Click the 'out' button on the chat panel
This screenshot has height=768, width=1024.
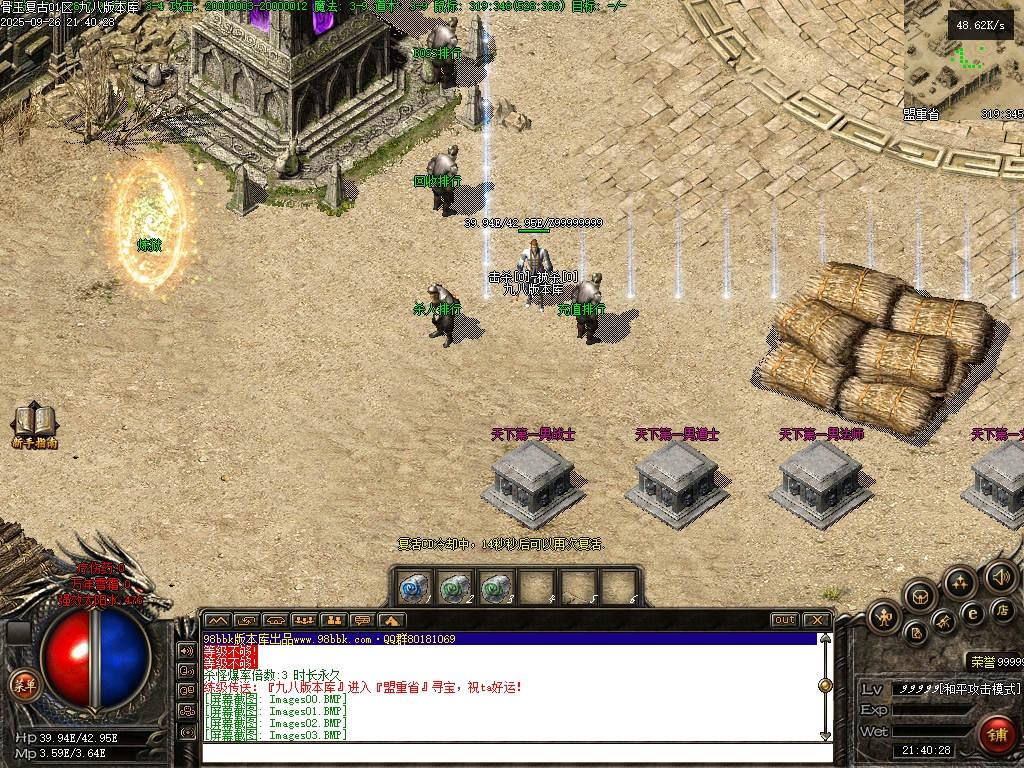coord(784,620)
